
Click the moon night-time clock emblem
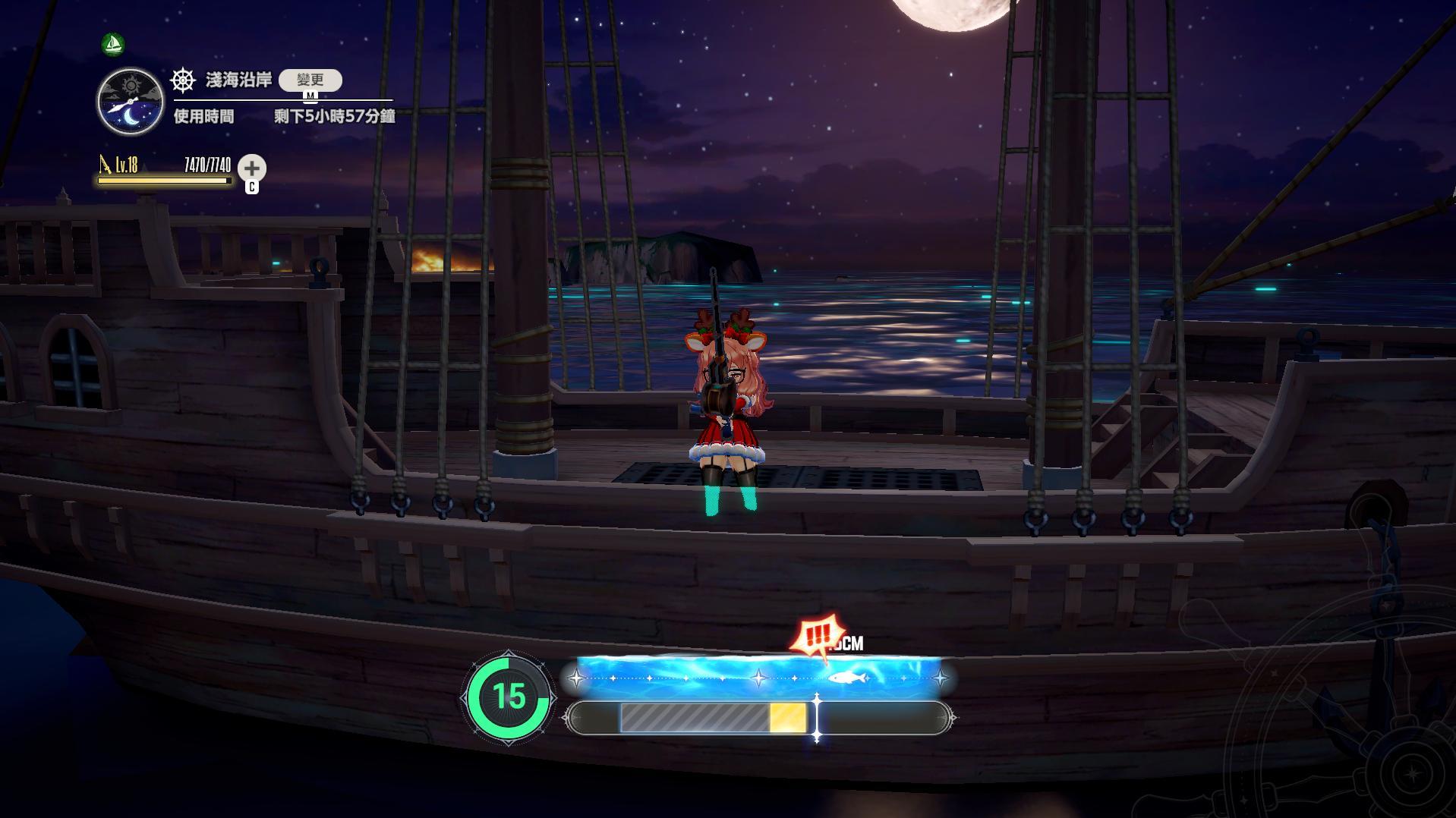(x=131, y=102)
